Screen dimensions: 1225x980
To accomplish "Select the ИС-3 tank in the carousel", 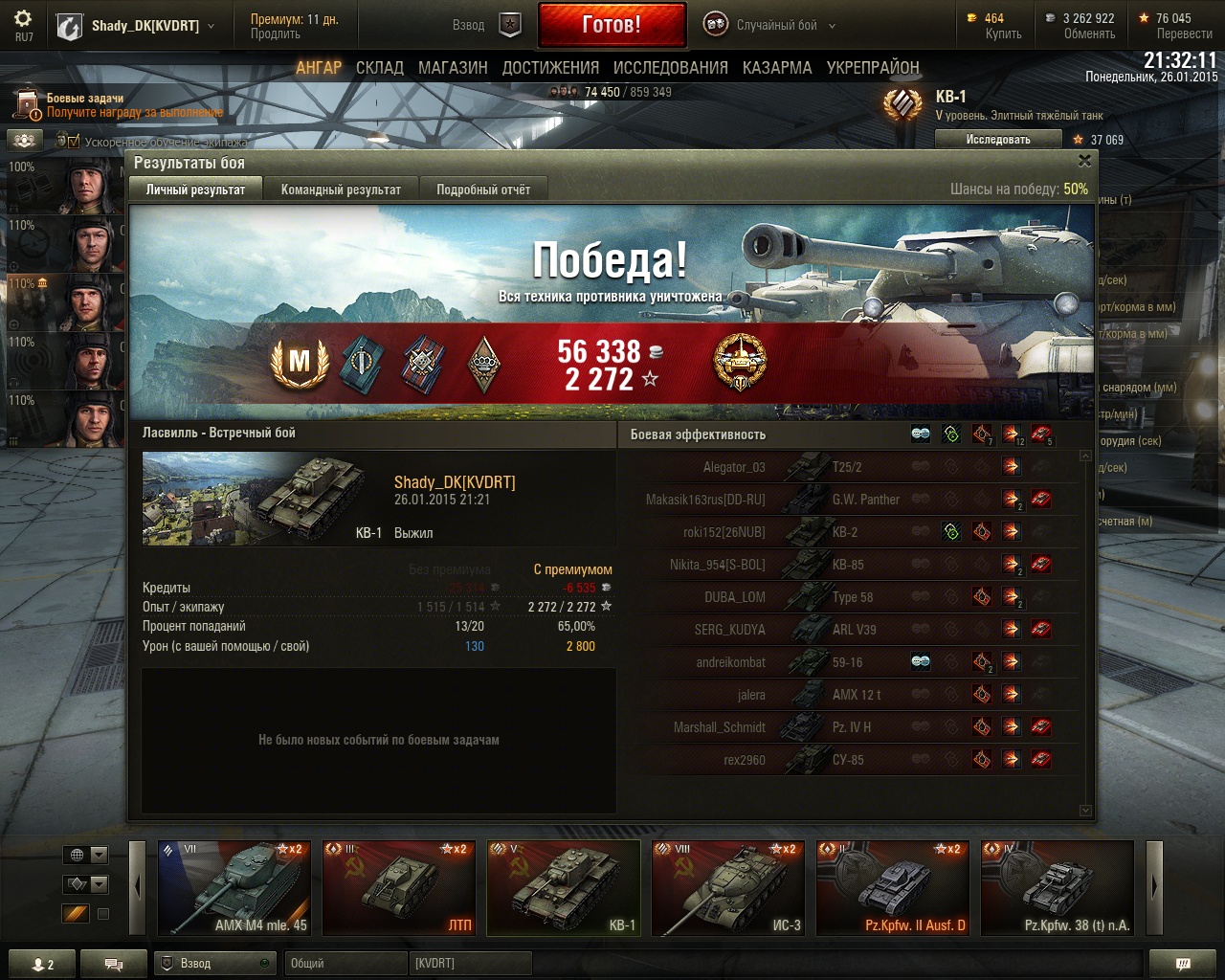I will pyautogui.click(x=728, y=888).
